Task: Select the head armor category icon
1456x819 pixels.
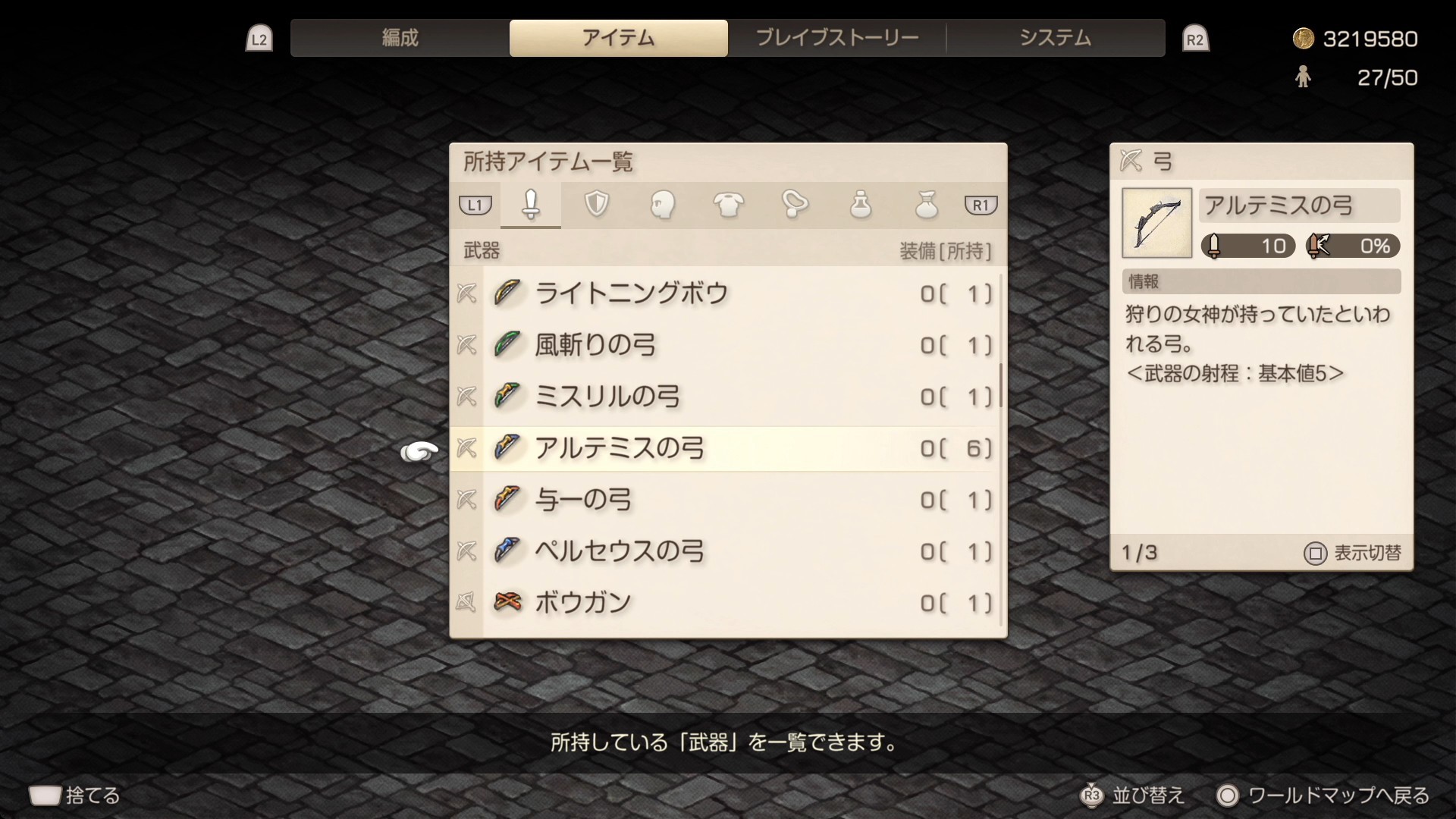Action: tap(663, 205)
